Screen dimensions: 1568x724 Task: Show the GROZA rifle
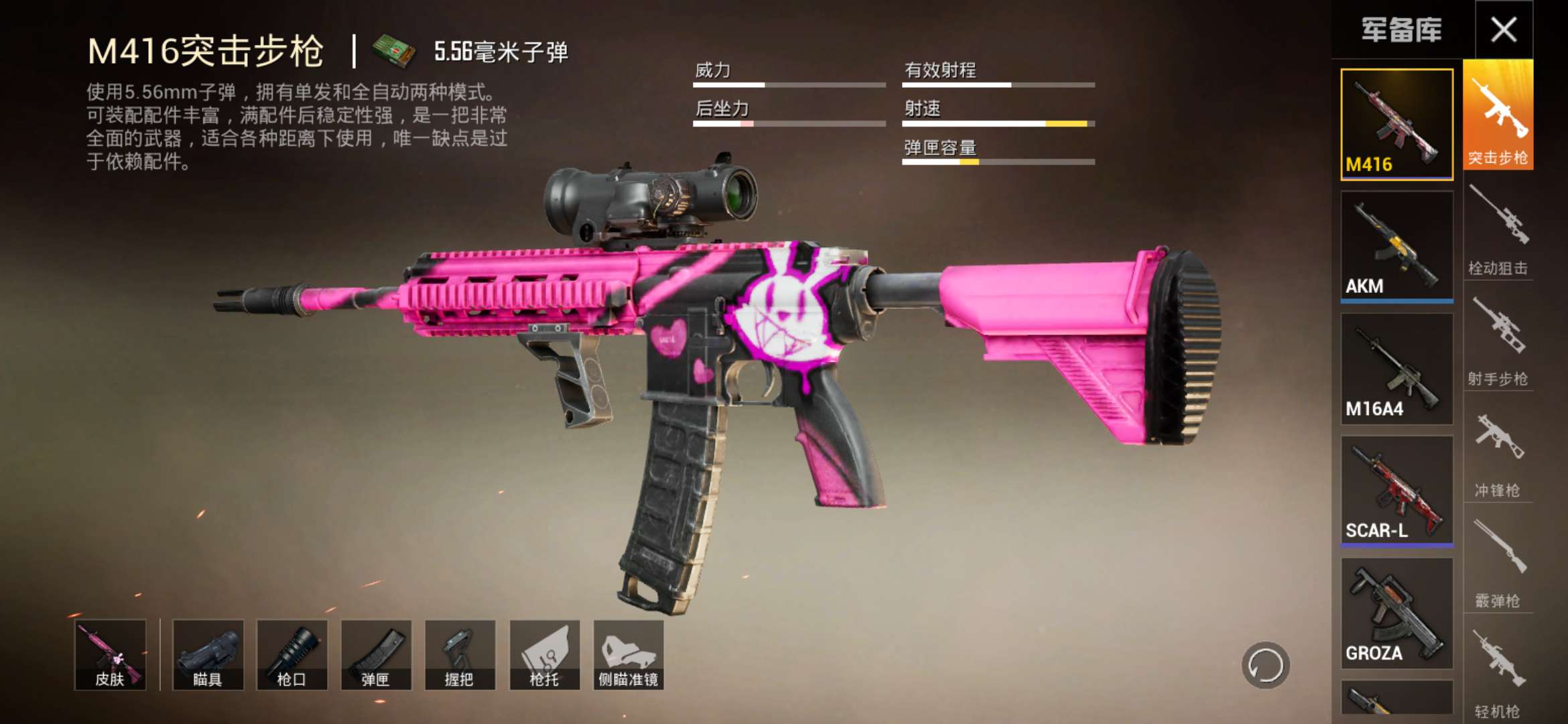pyautogui.click(x=1396, y=613)
